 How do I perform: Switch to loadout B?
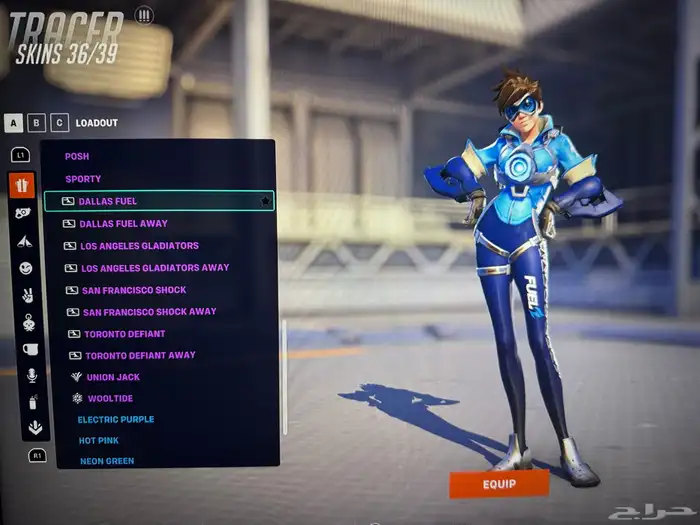37,123
